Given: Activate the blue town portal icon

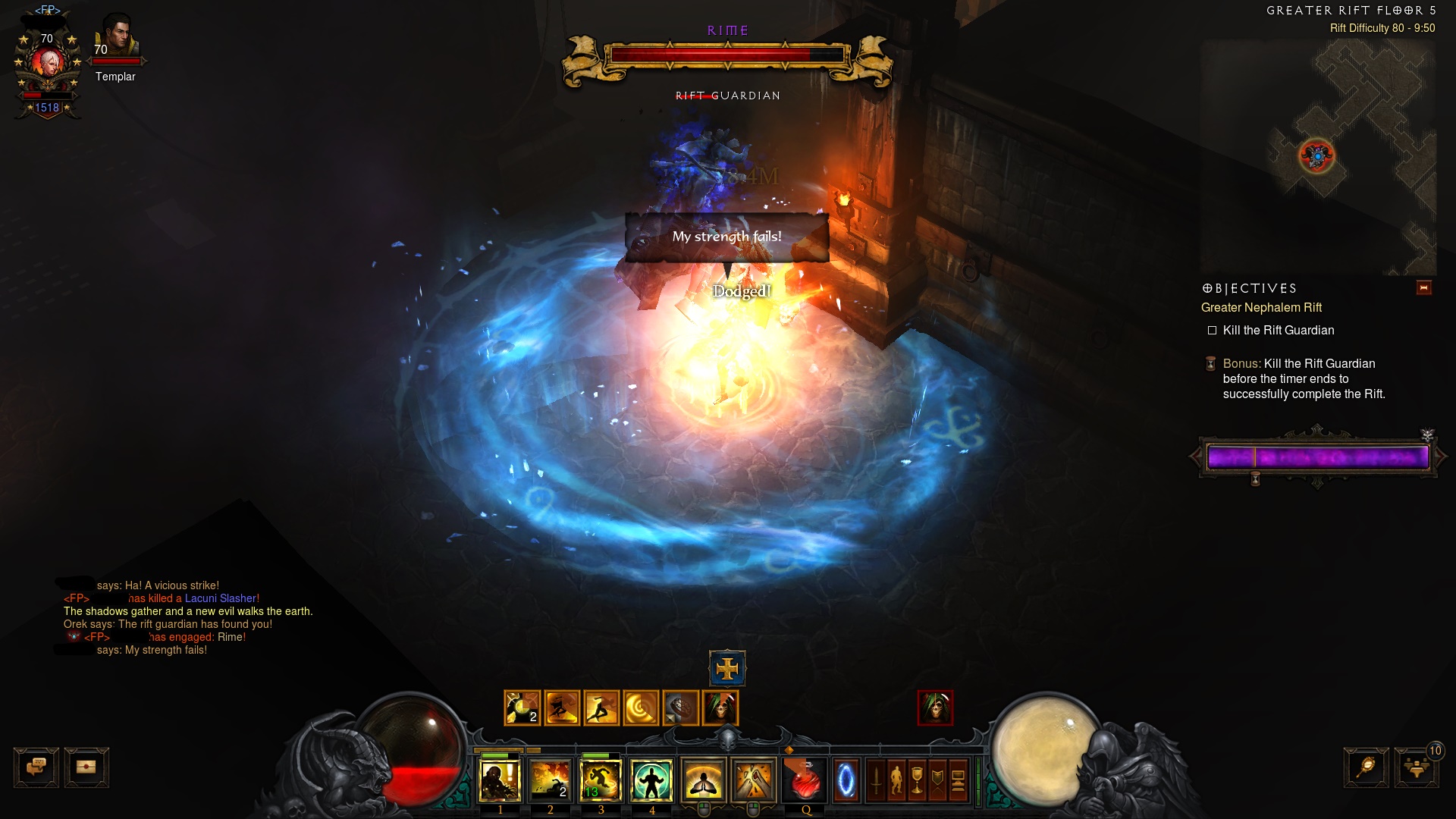Looking at the screenshot, I should coord(846,780).
